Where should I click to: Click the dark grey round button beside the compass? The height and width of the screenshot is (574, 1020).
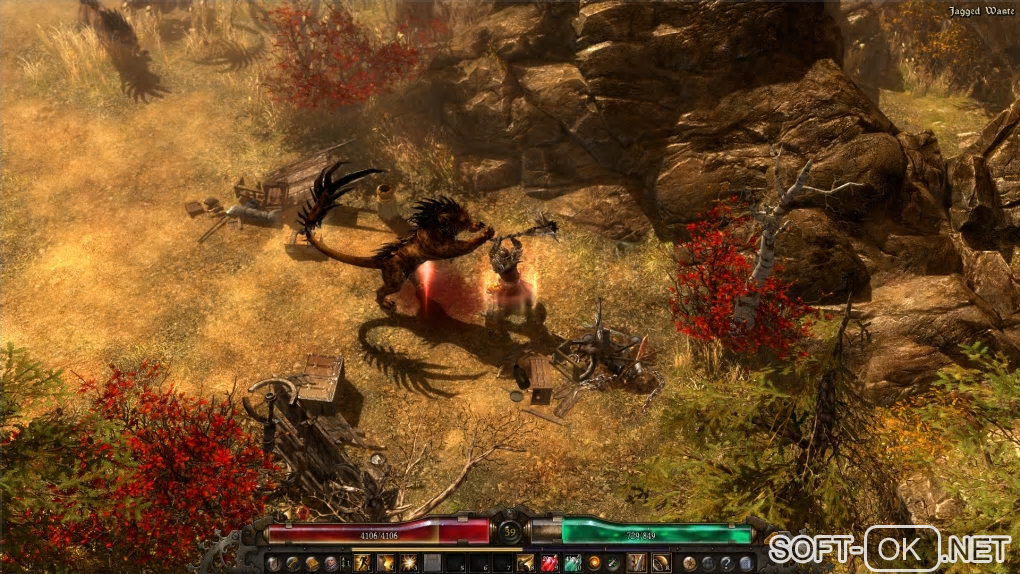(707, 563)
